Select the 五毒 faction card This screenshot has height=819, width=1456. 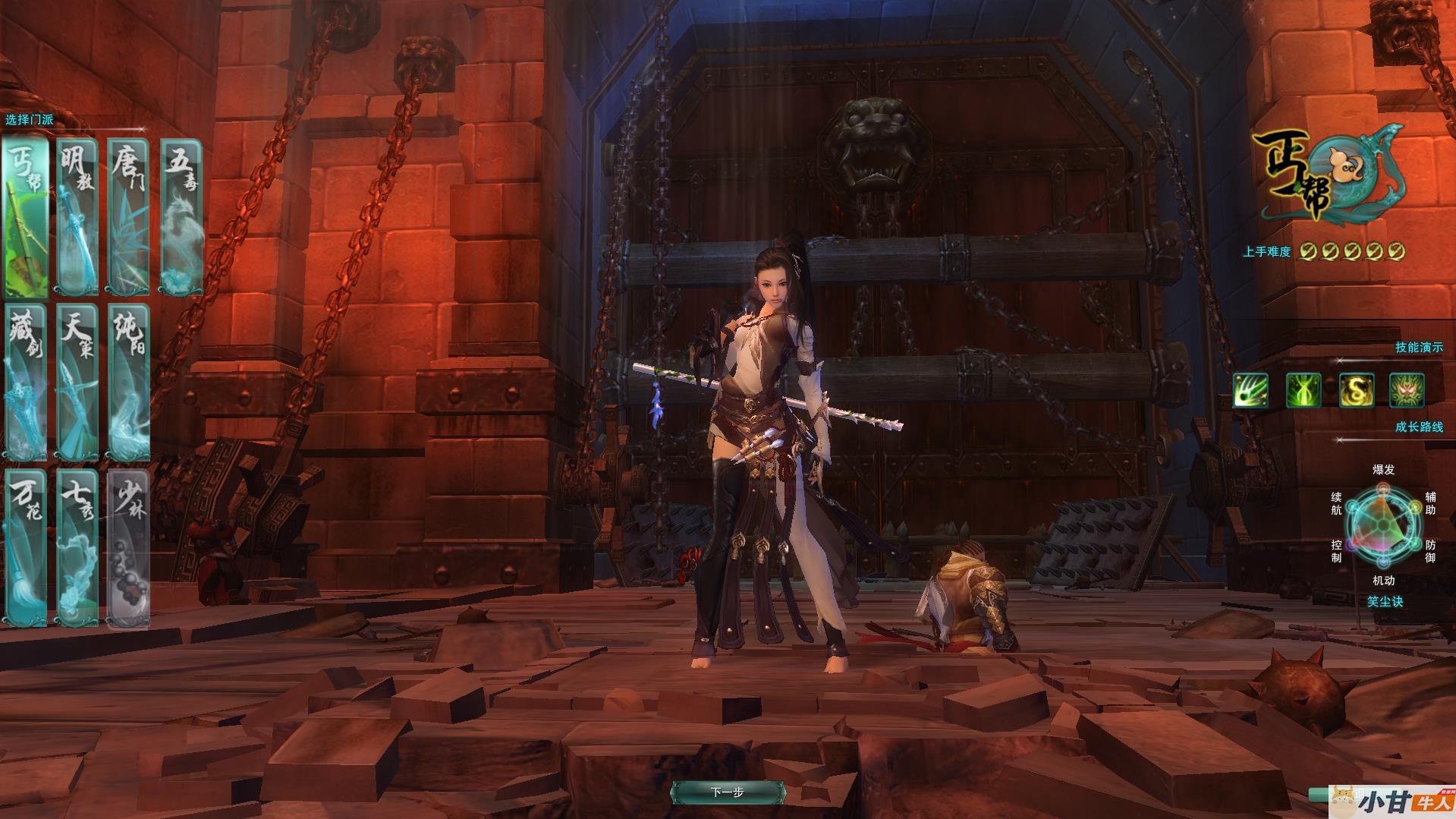click(x=182, y=217)
